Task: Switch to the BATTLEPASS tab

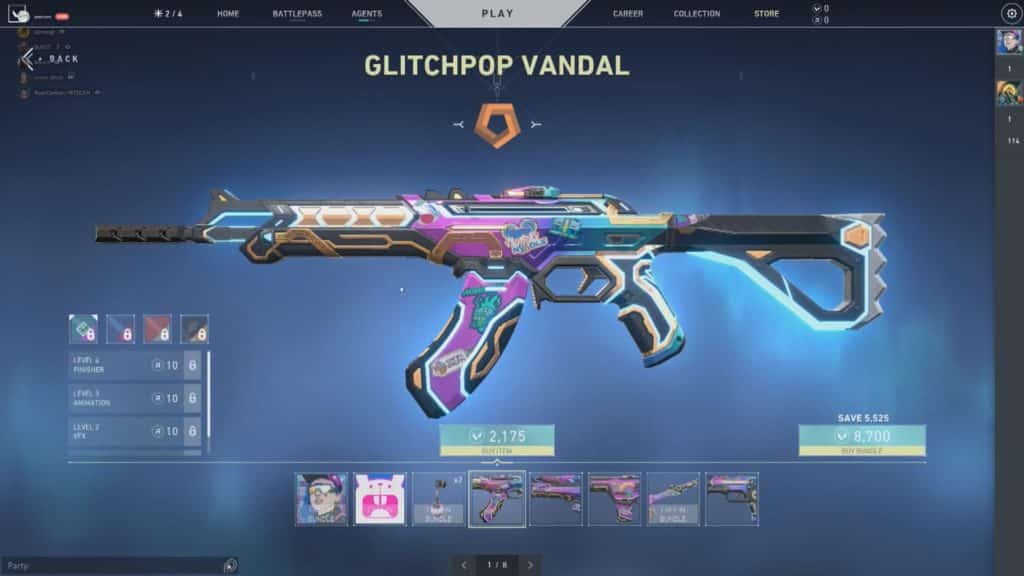Action: [297, 14]
